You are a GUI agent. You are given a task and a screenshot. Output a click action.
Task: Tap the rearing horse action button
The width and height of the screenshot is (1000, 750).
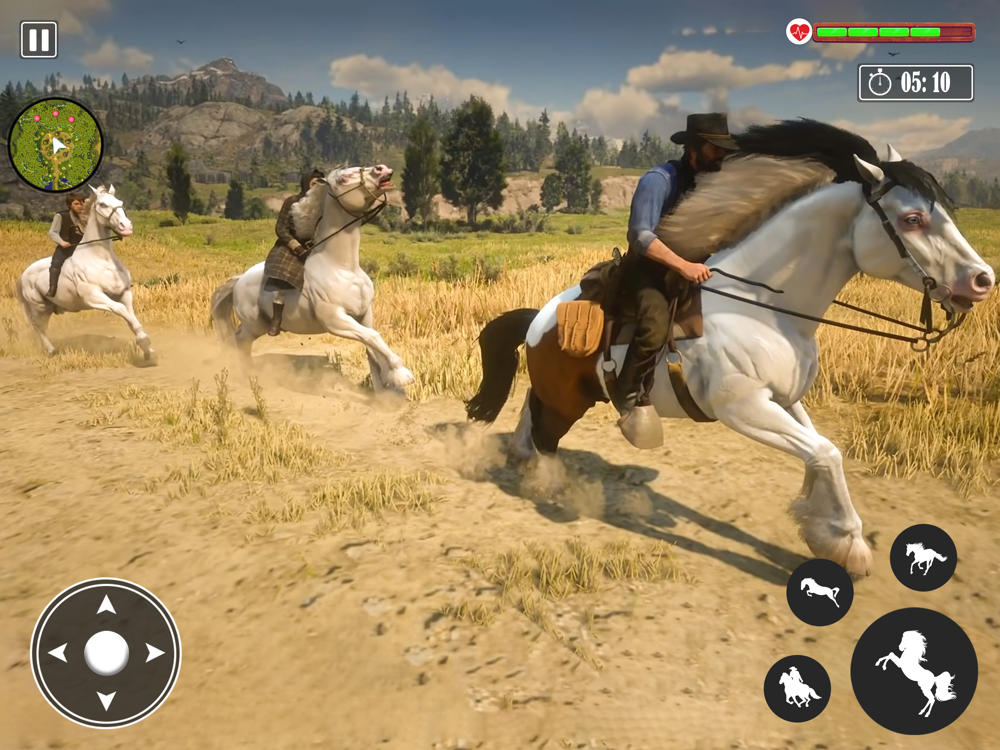coord(913,670)
